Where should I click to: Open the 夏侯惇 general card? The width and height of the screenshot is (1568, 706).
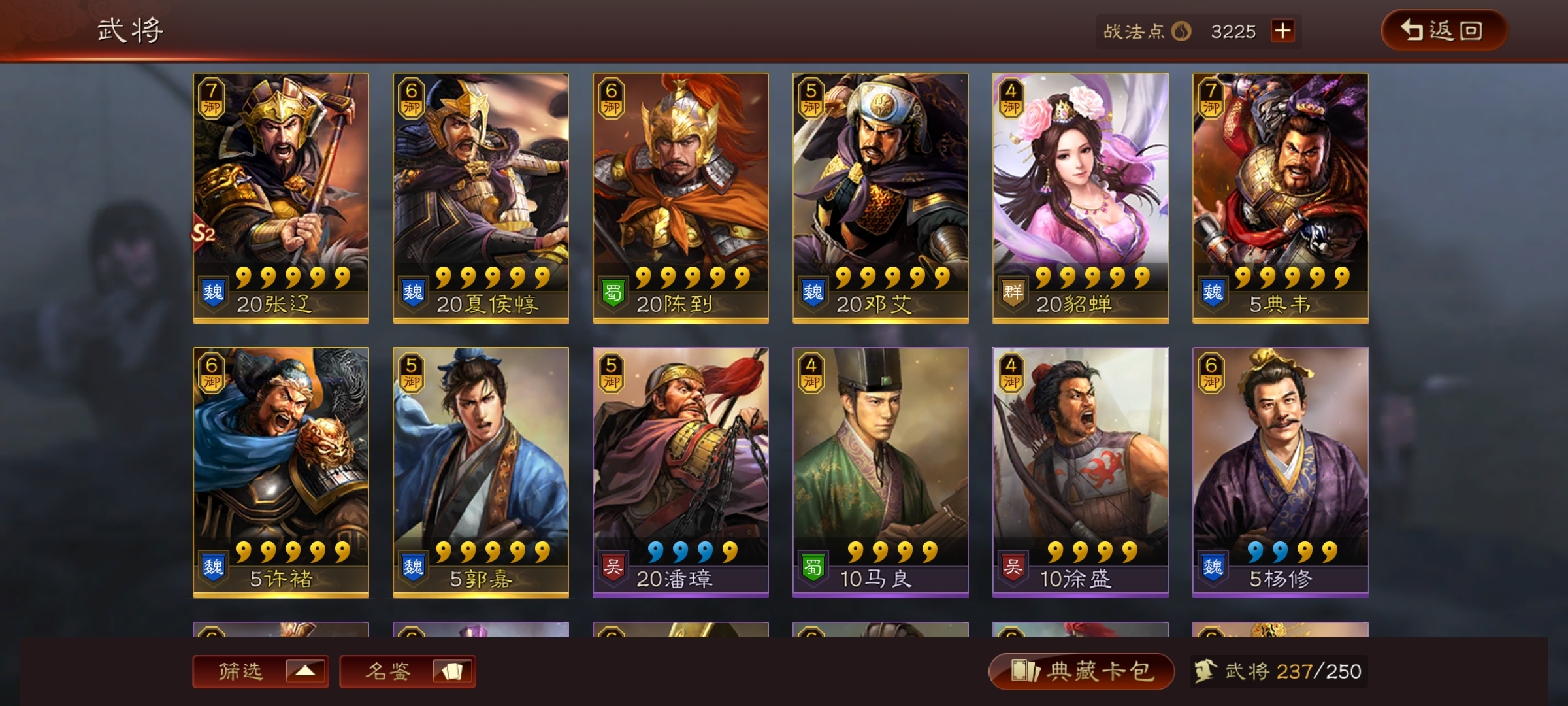(x=481, y=197)
